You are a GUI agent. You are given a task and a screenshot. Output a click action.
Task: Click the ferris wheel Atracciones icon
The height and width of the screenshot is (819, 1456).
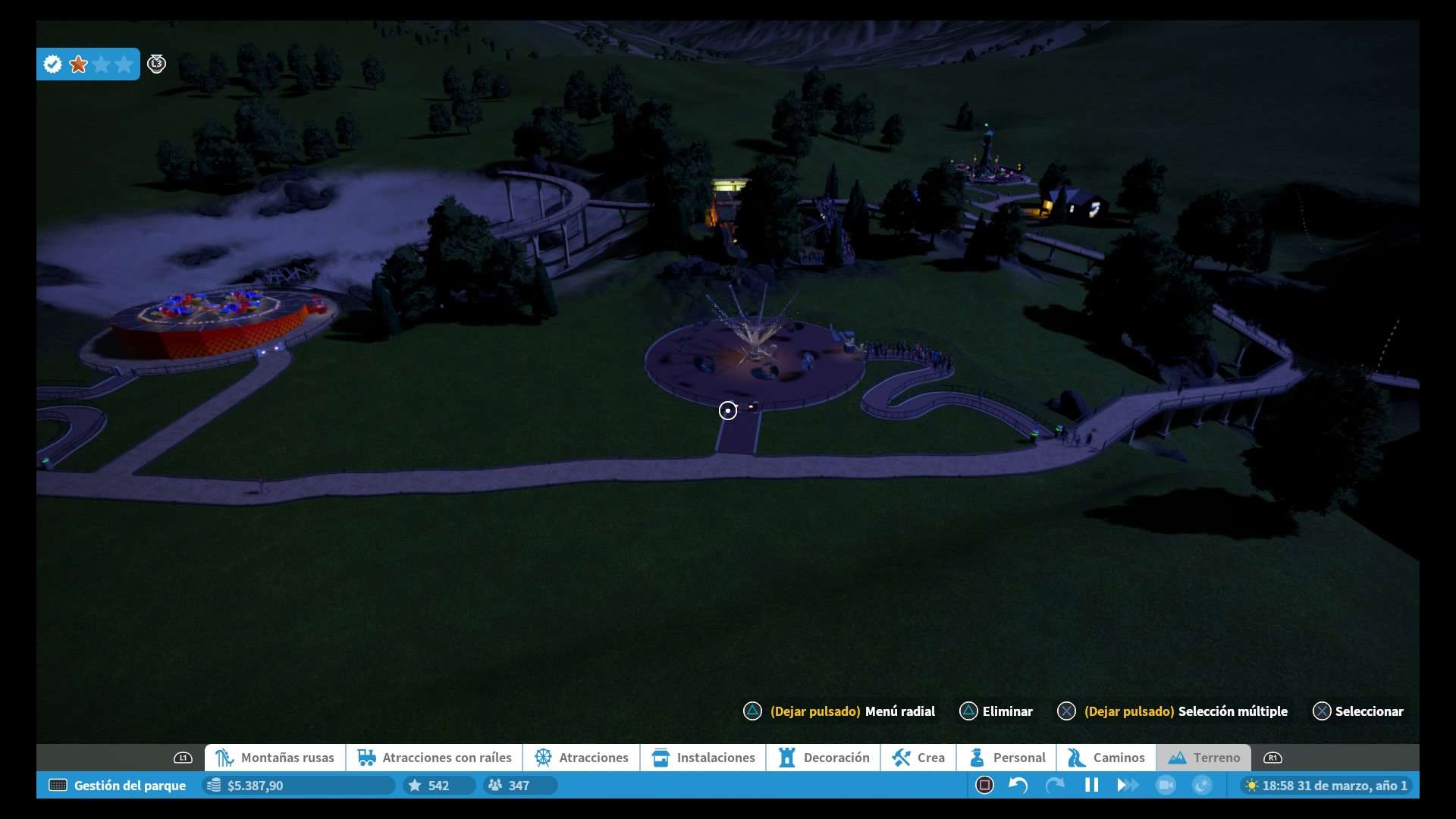pyautogui.click(x=544, y=758)
